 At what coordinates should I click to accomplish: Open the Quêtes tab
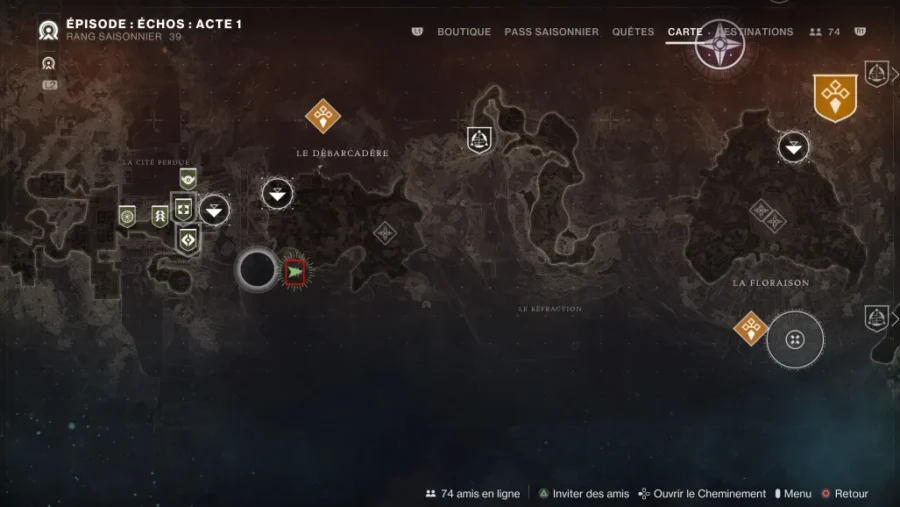tap(632, 32)
